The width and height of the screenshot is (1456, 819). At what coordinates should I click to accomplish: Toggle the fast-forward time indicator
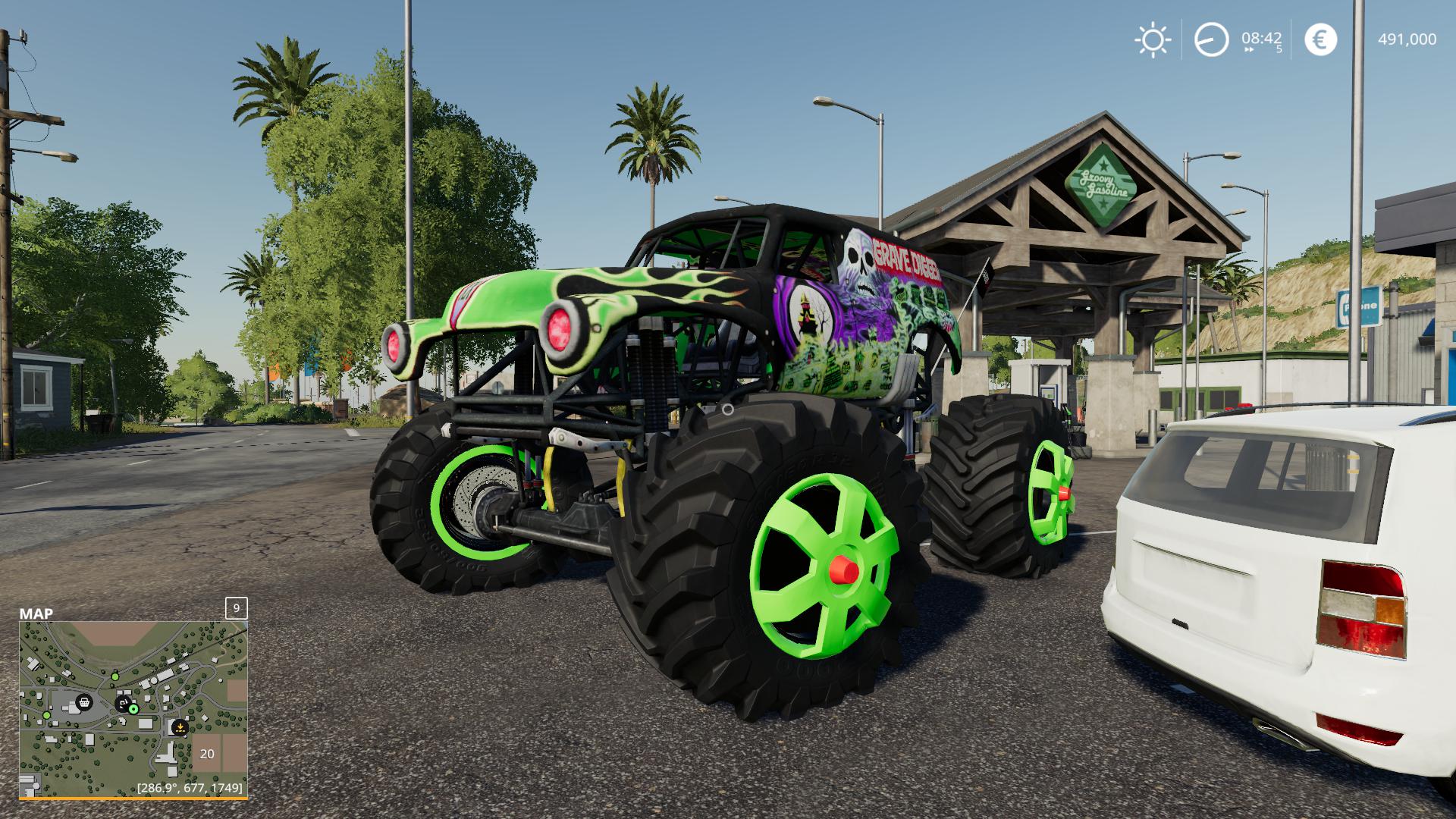pos(1250,49)
